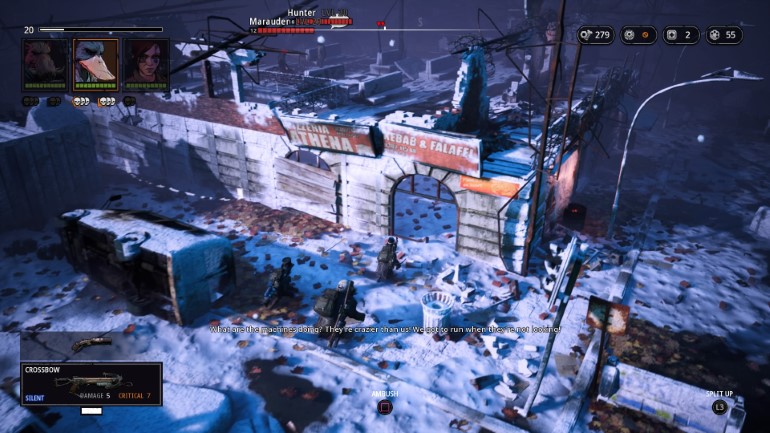The height and width of the screenshot is (433, 770).
Task: Activate the Ambush action
Action: click(385, 406)
